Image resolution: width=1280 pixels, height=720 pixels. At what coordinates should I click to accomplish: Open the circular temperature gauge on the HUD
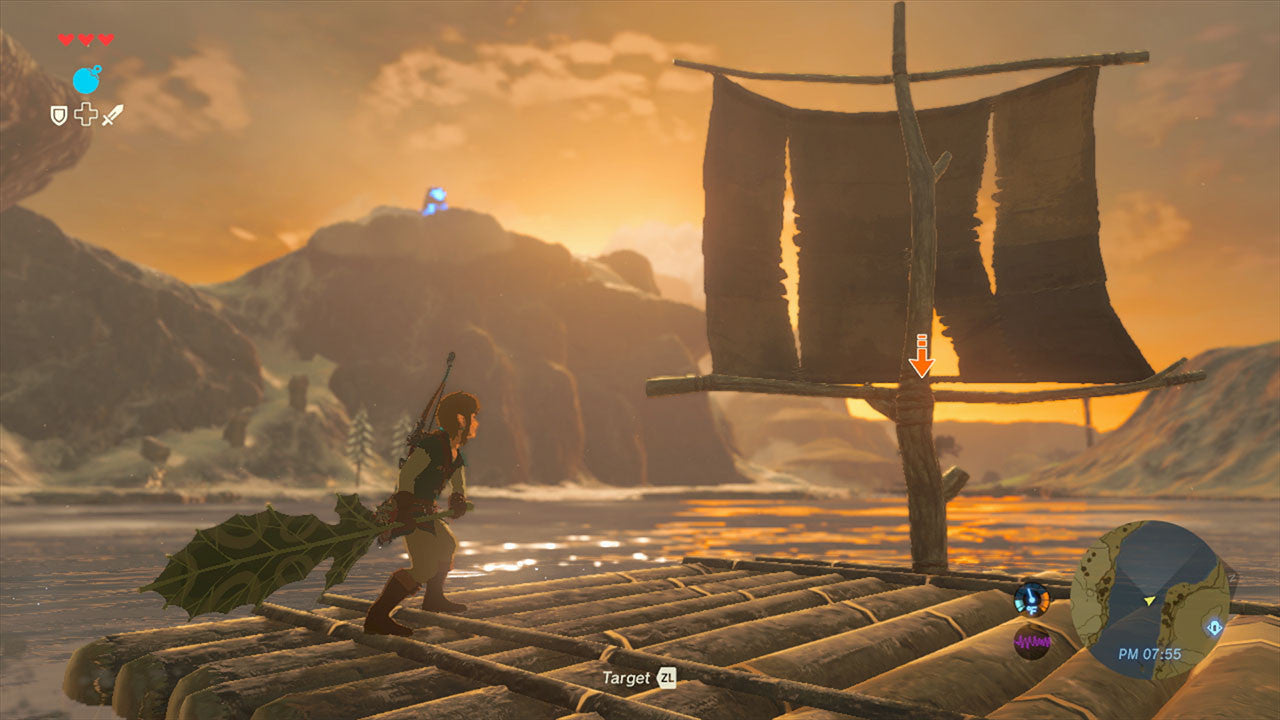point(1030,599)
